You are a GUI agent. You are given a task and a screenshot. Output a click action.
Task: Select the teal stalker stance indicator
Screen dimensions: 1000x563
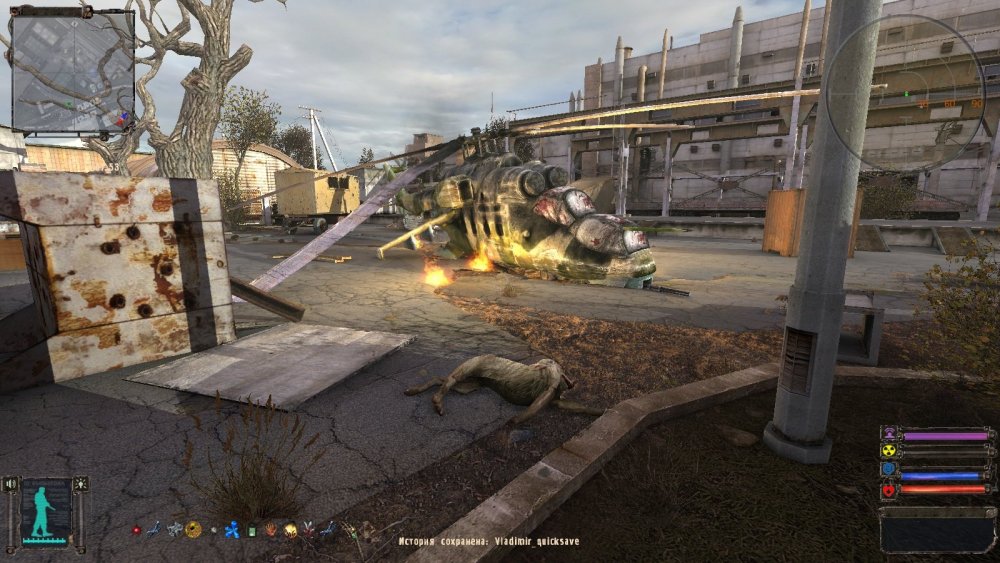[x=43, y=513]
